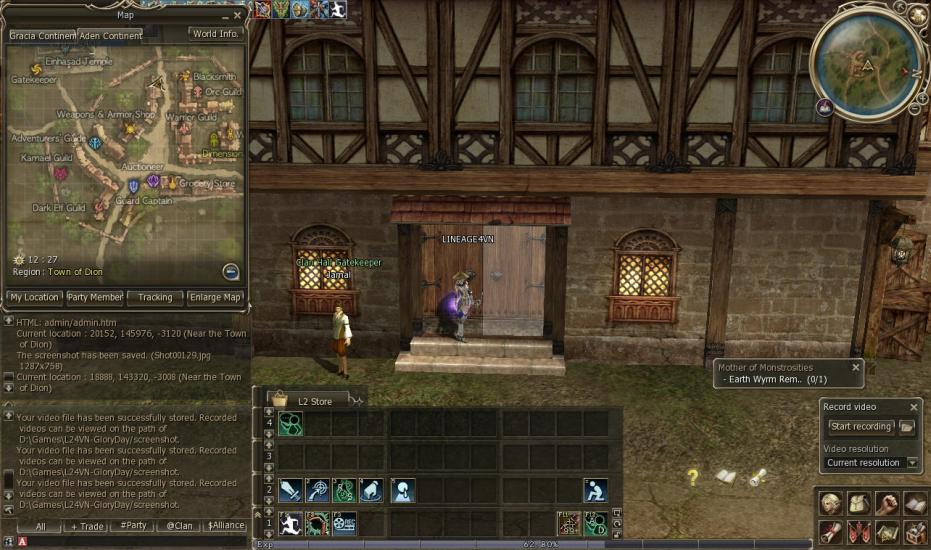931x550 pixels.
Task: Use the sit/kneel action icon
Action: 596,490
